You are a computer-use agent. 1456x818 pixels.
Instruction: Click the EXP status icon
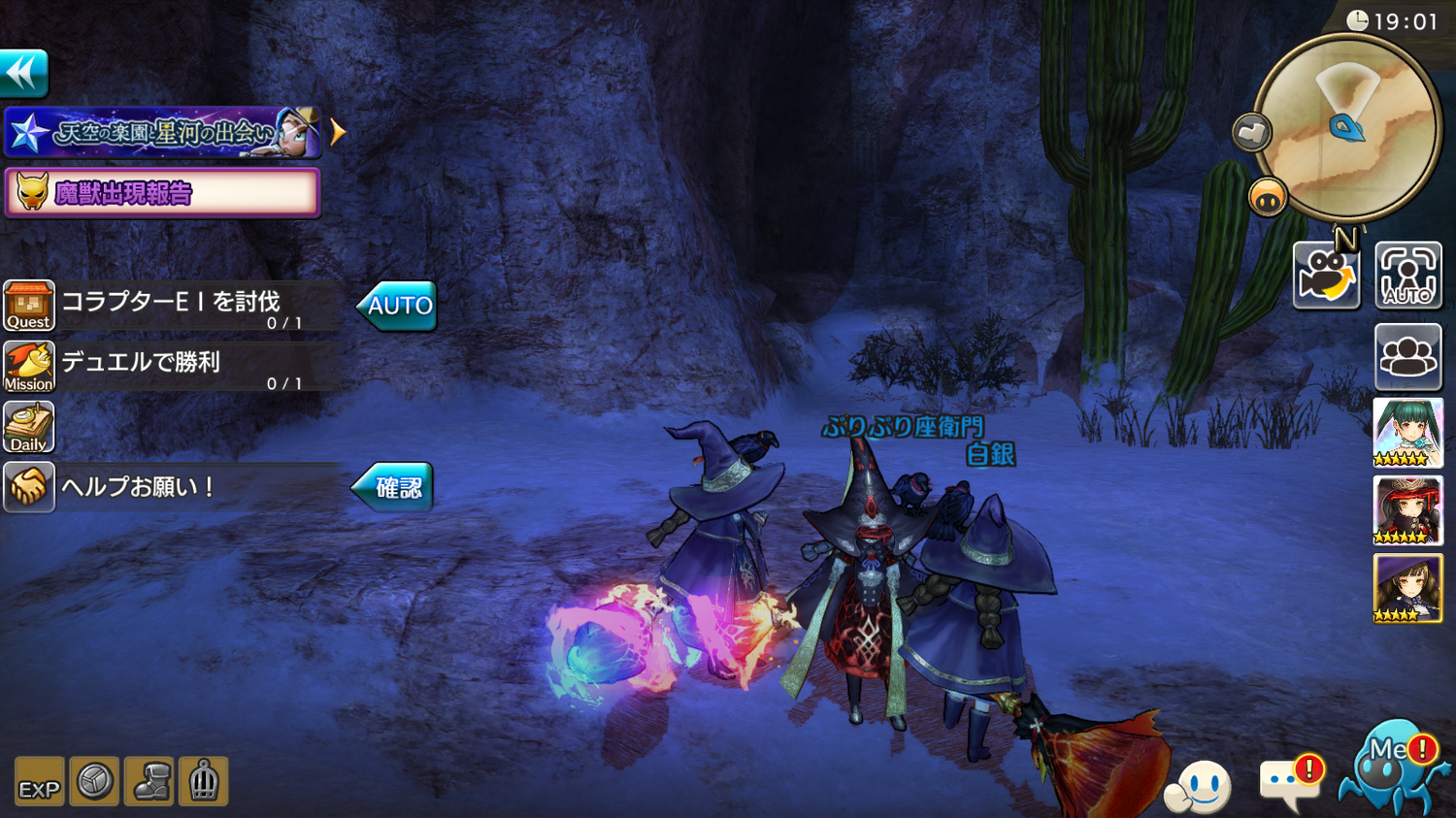coord(39,782)
